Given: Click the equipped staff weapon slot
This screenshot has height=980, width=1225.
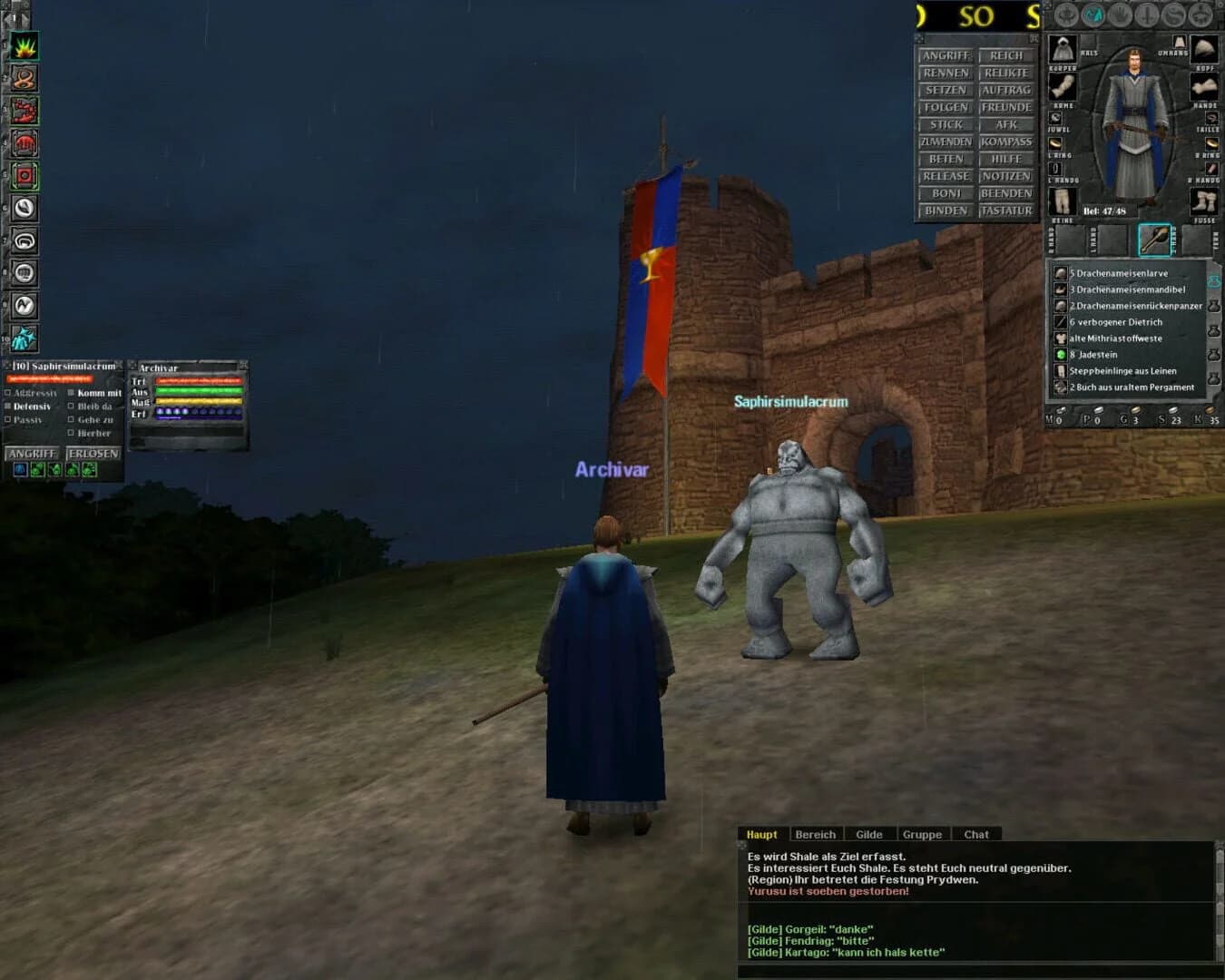Looking at the screenshot, I should coord(1155,240).
